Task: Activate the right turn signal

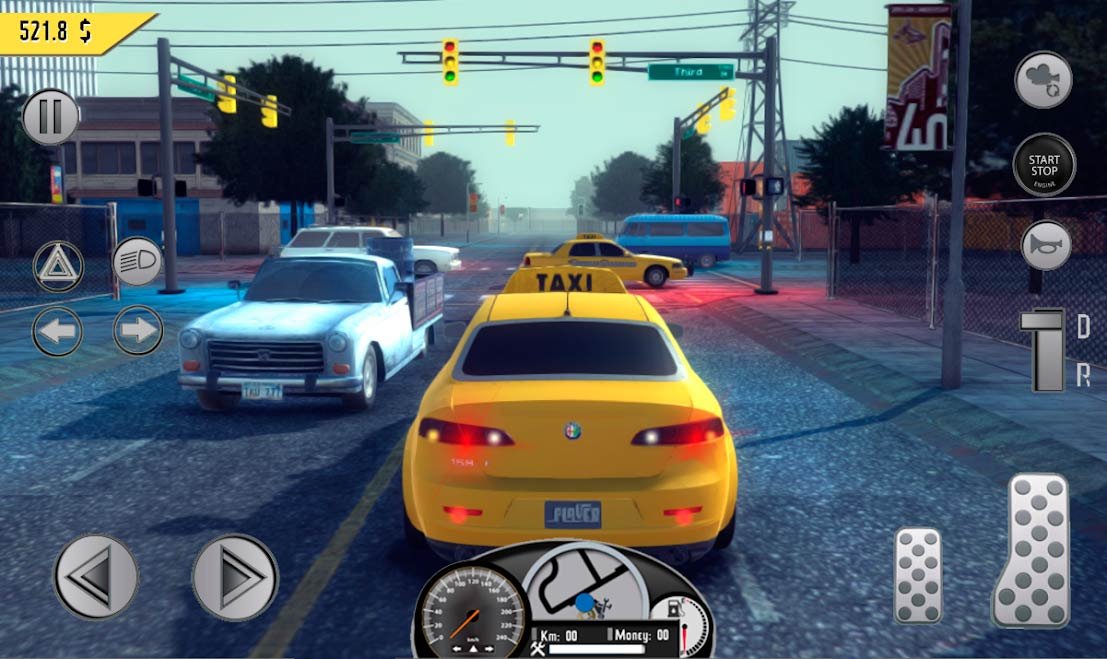Action: tap(138, 331)
